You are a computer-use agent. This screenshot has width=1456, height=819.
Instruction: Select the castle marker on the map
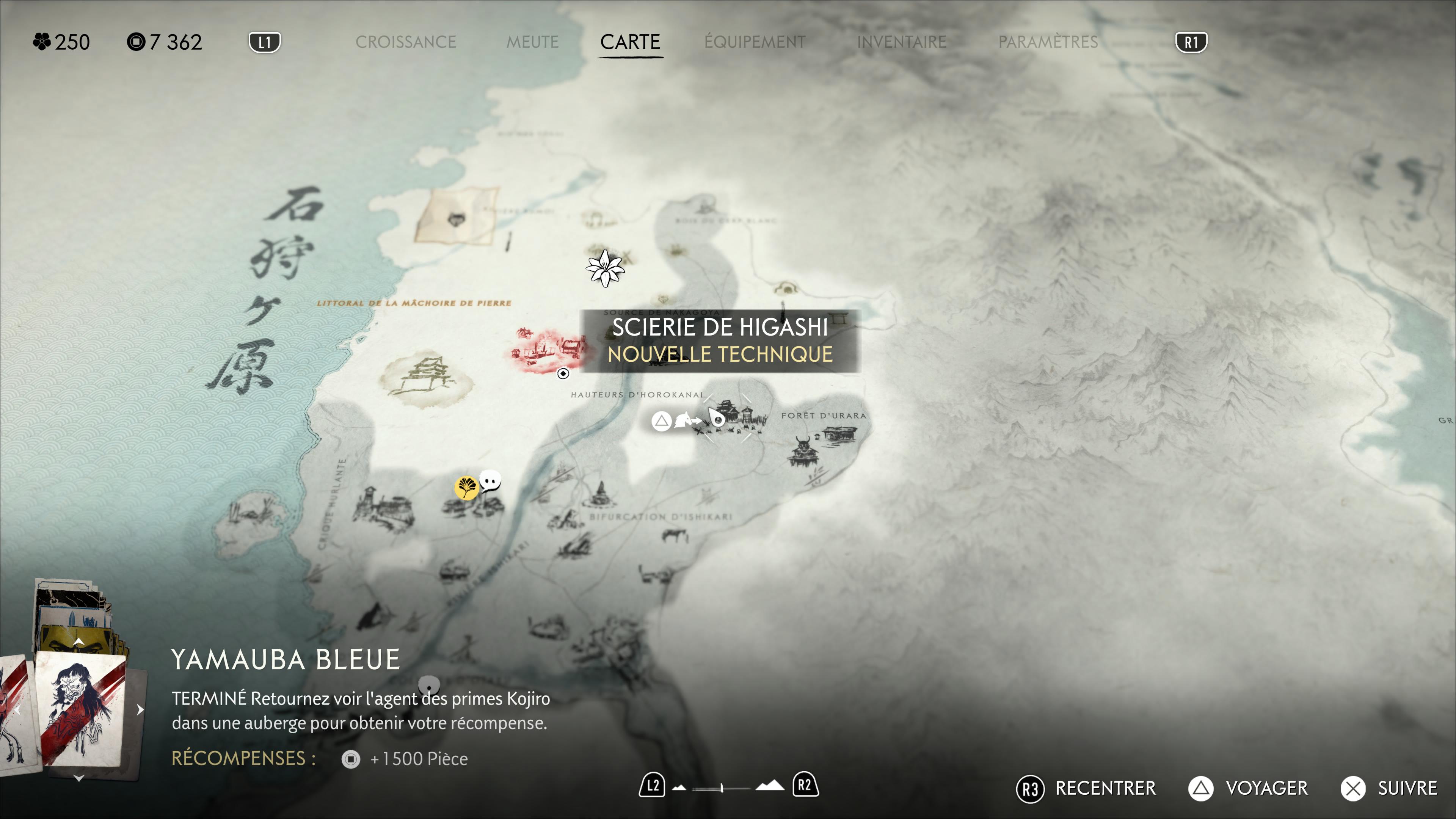coord(425,378)
